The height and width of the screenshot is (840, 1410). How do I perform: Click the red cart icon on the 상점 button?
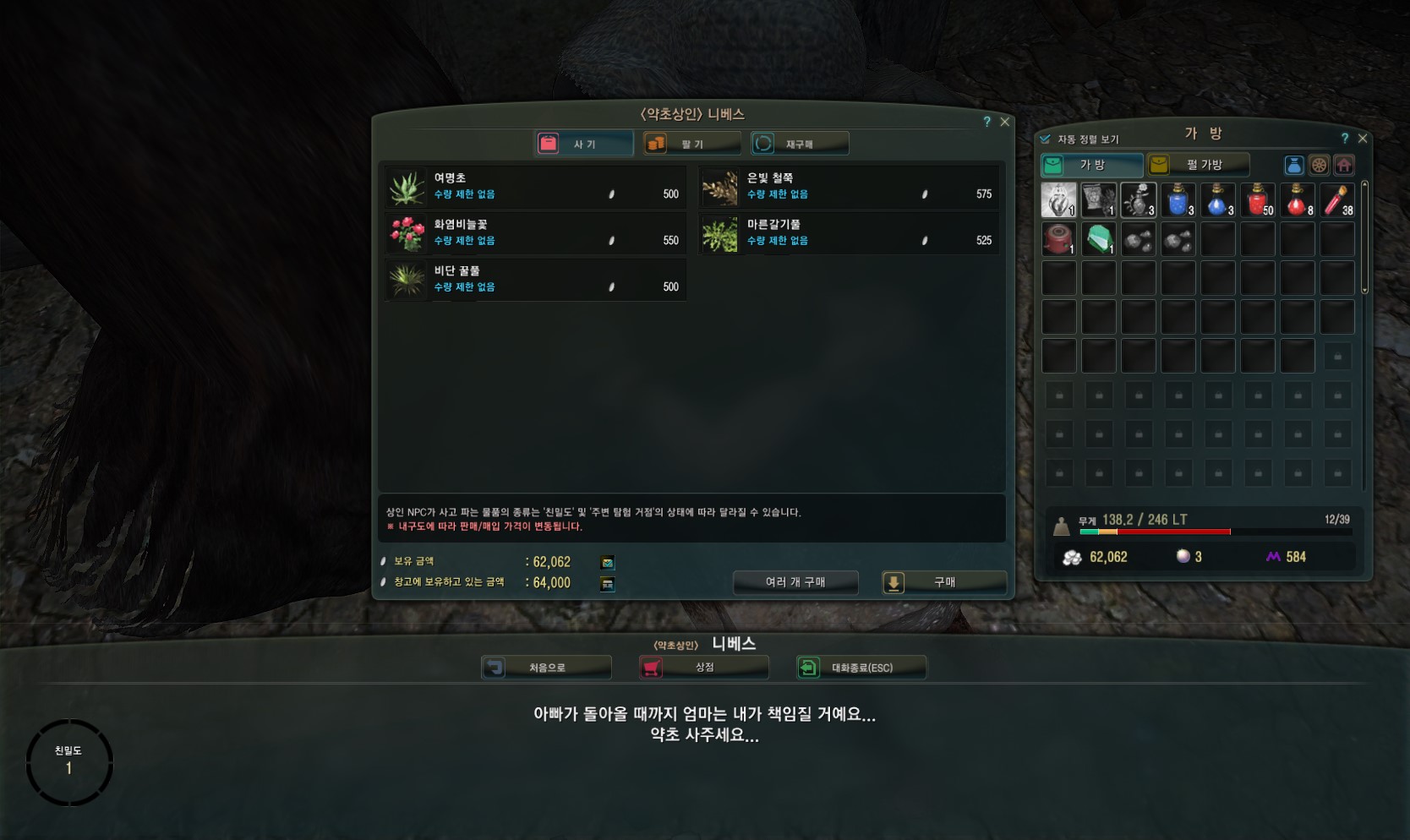pos(651,667)
